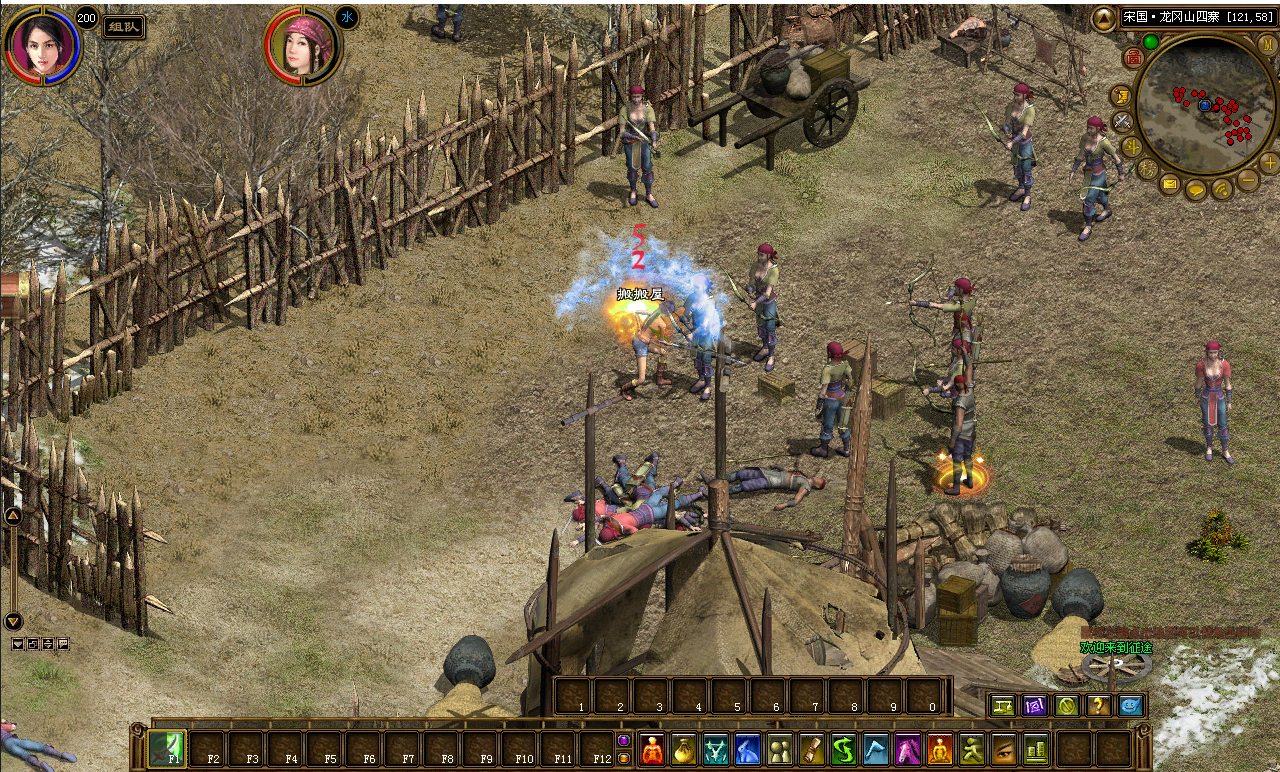Open the character figure status icon
The height and width of the screenshot is (772, 1280).
click(x=653, y=749)
